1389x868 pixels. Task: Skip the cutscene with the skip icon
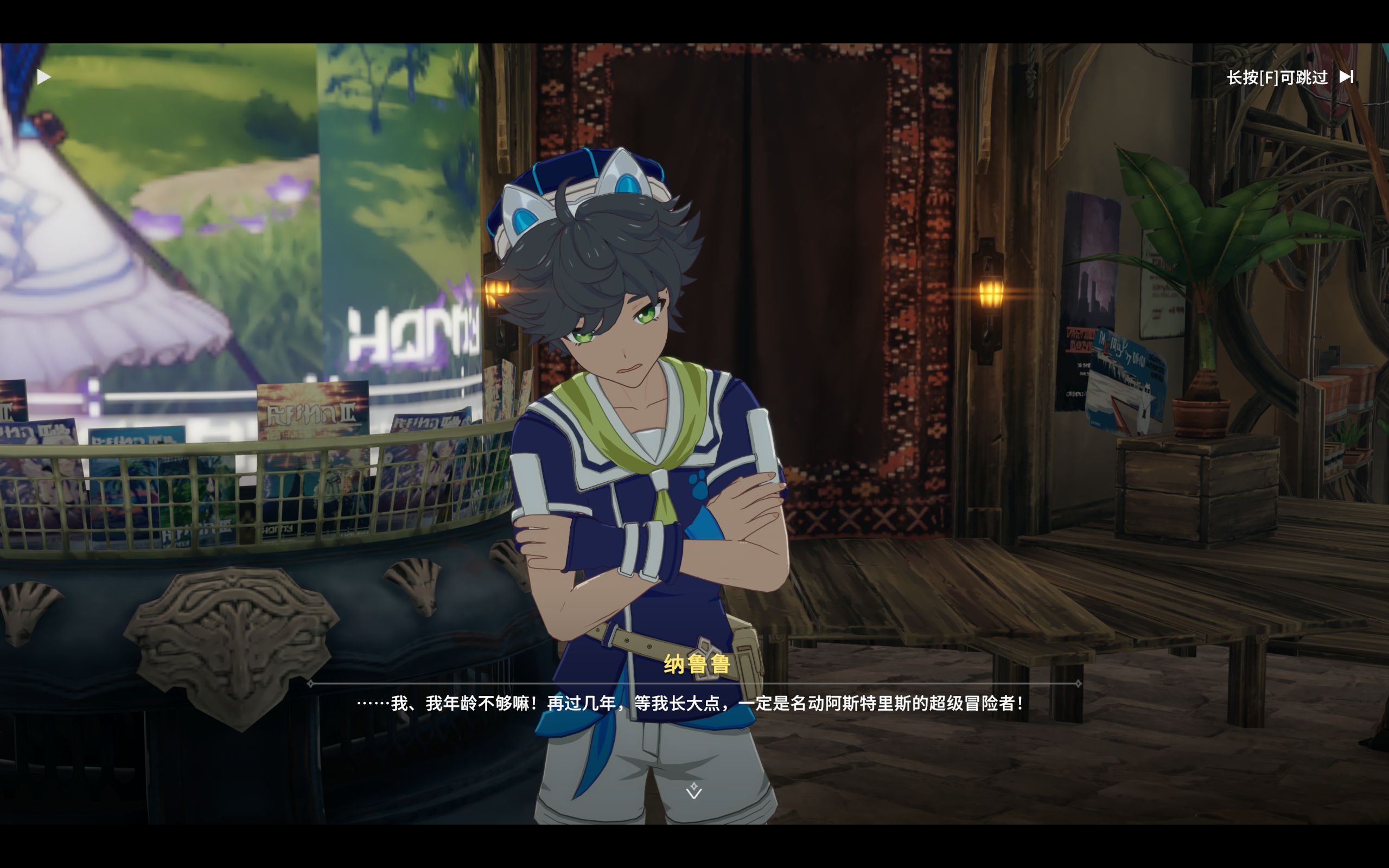[x=1346, y=77]
